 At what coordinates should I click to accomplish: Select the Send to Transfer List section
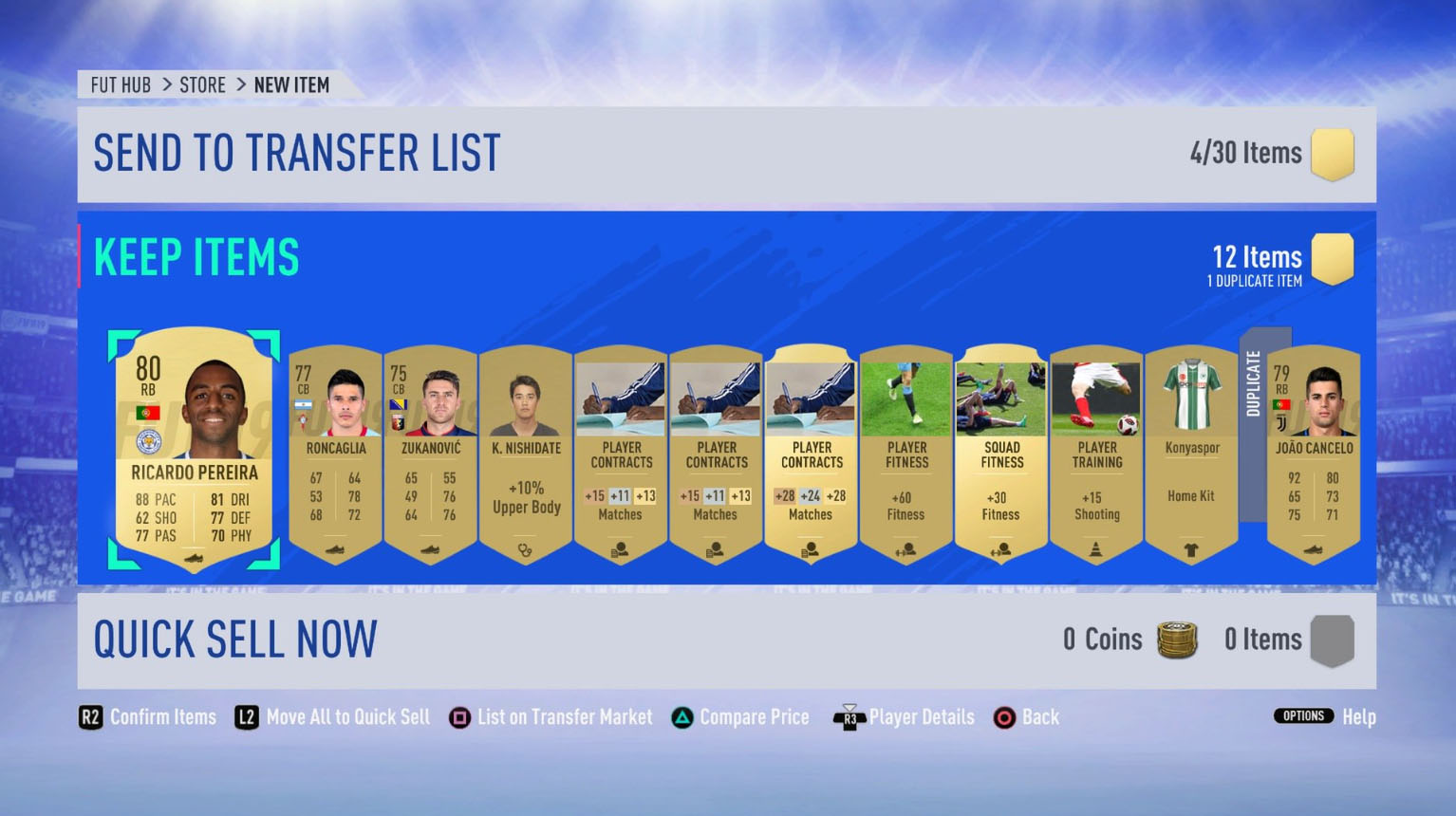296,152
